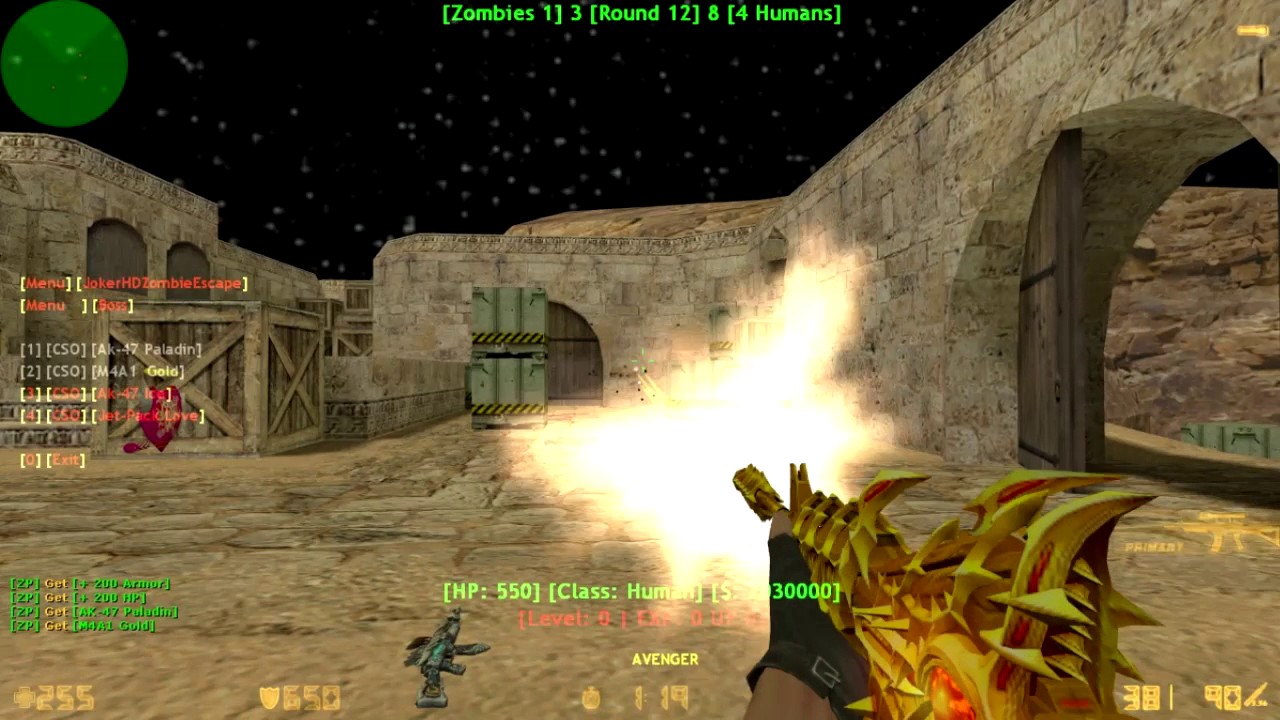Pick the AK-47 Ice menu entry

click(96, 394)
